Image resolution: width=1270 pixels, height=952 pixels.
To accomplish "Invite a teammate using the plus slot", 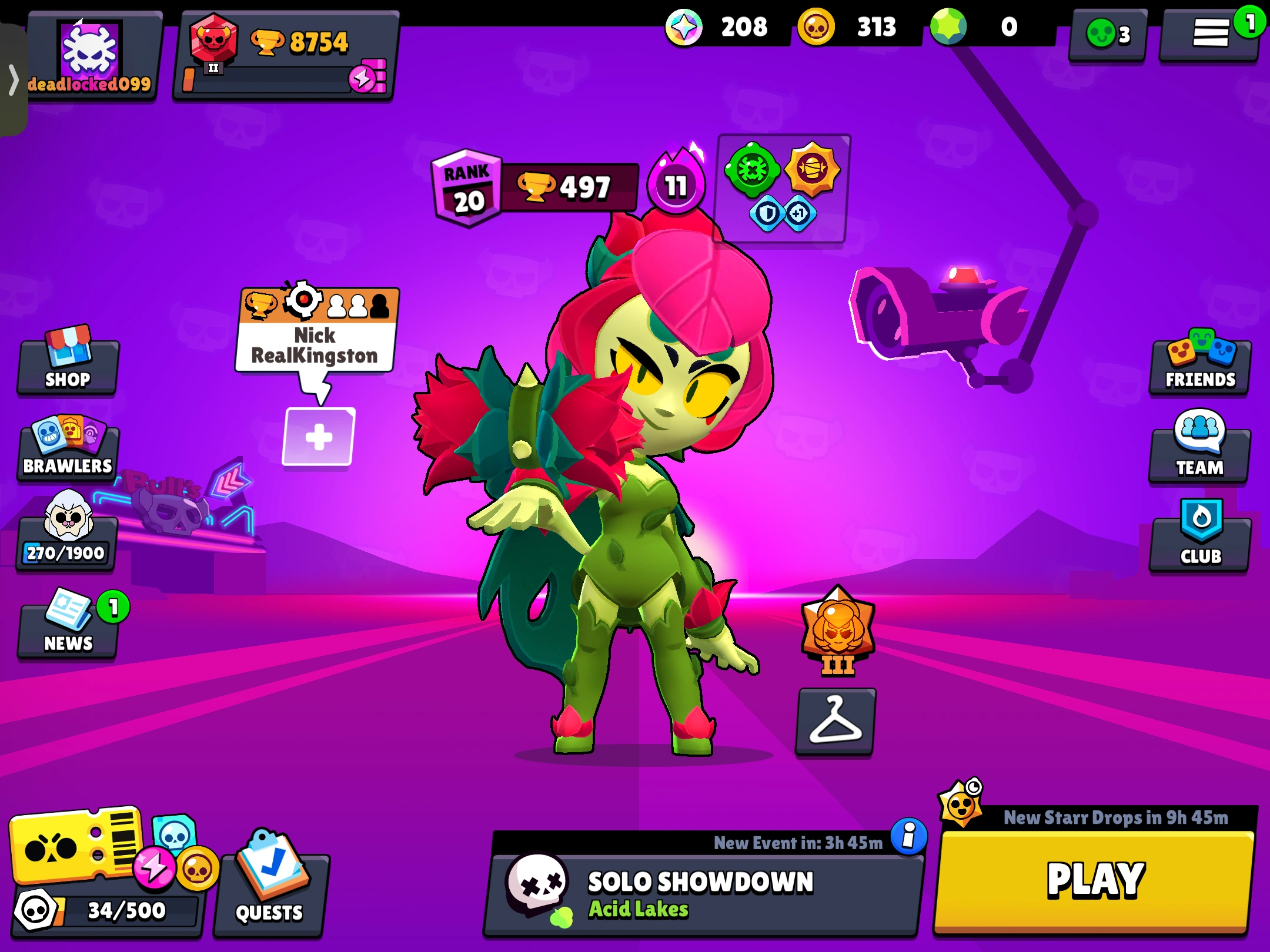I will tap(318, 437).
